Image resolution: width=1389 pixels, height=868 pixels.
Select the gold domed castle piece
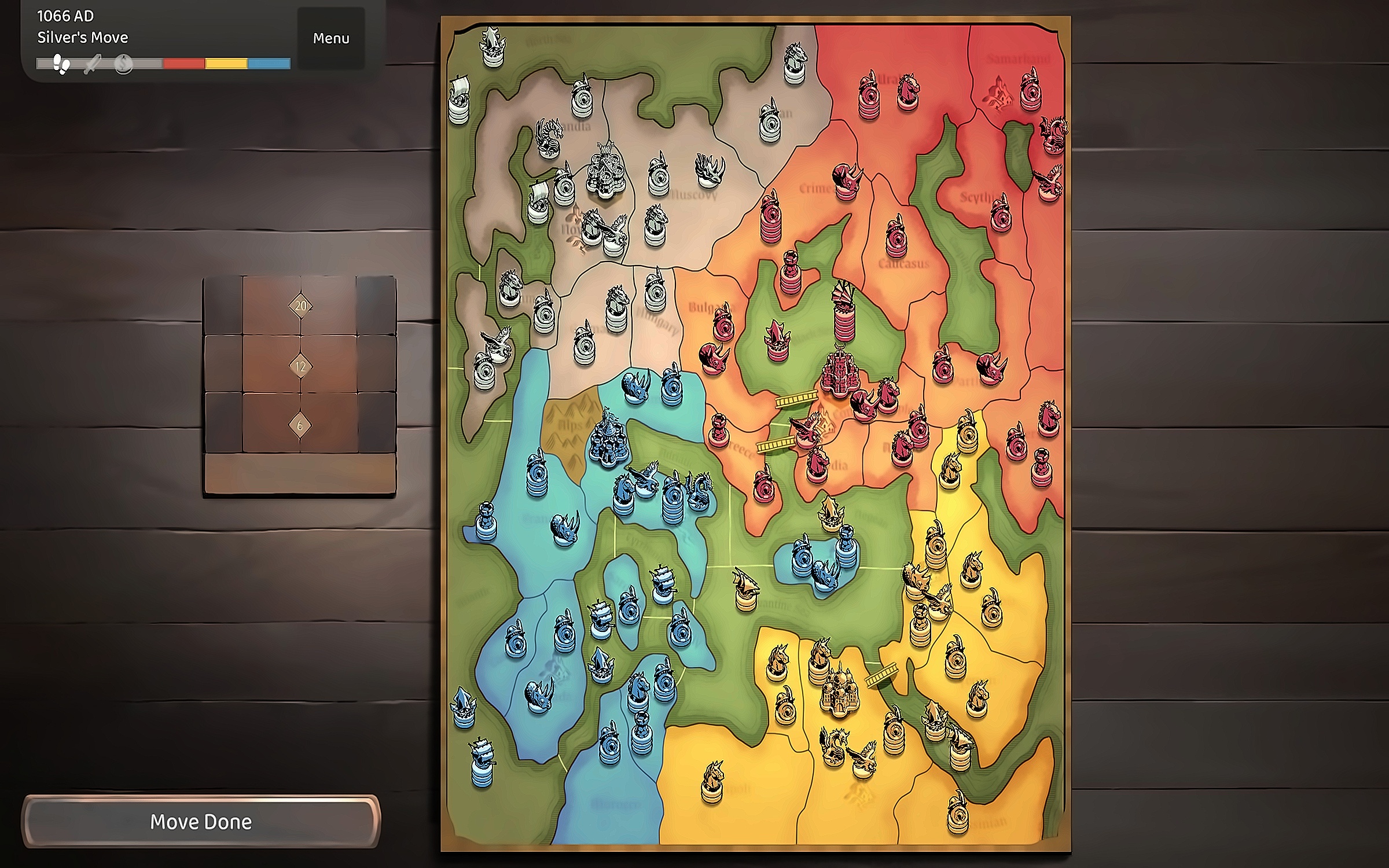(839, 692)
